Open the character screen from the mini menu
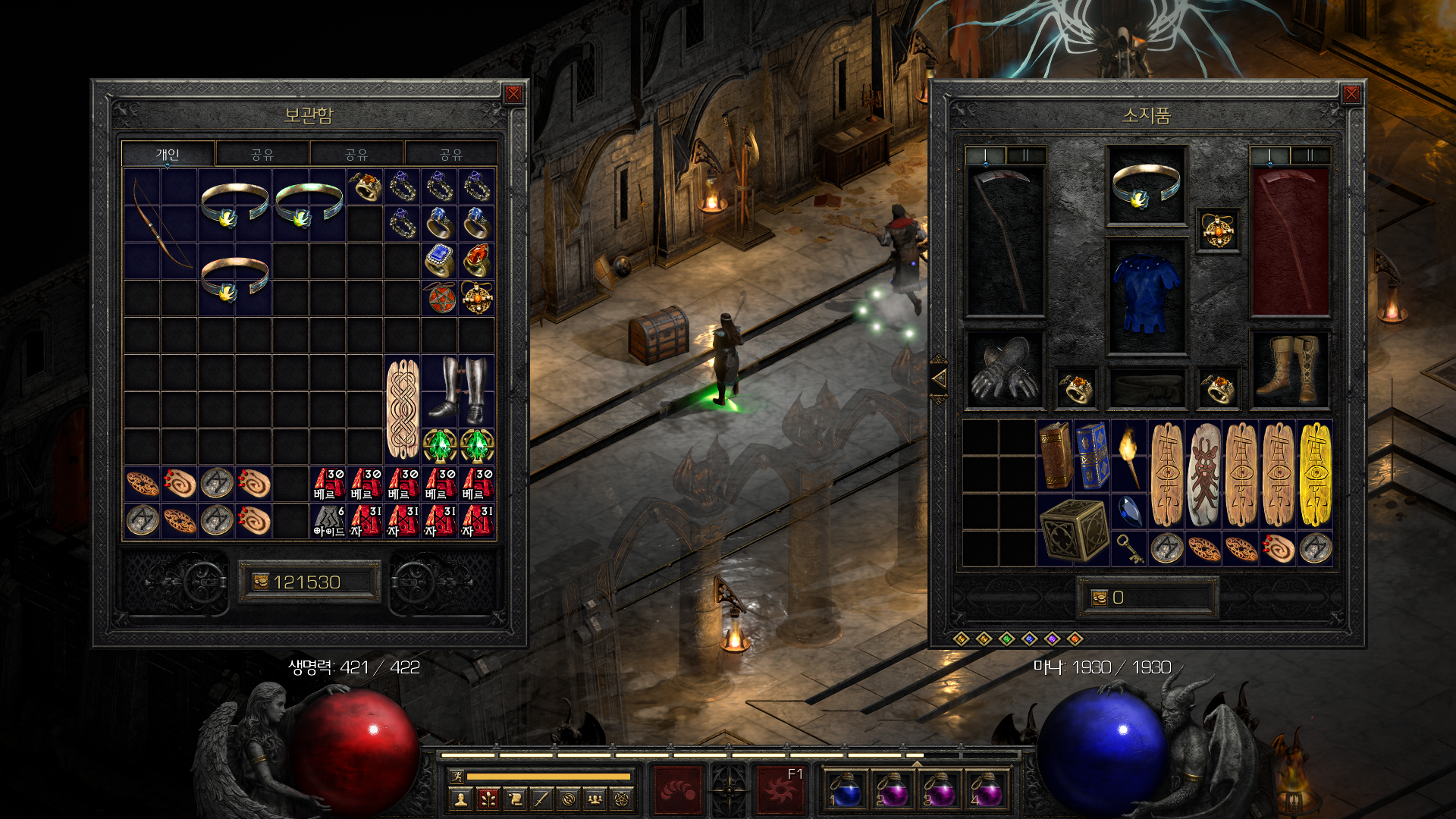Screen dimensions: 1456x819 pyautogui.click(x=460, y=799)
